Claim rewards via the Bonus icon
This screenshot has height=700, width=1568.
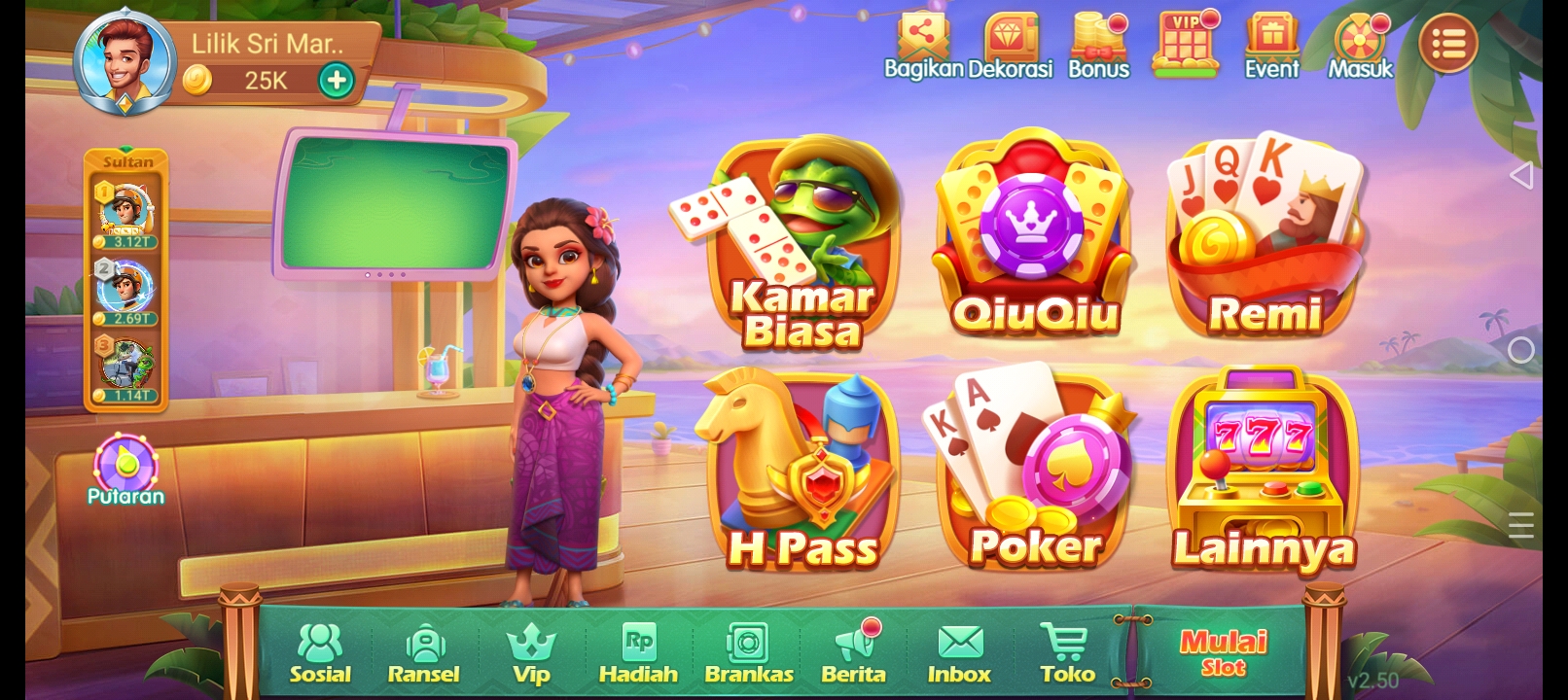click(1097, 41)
